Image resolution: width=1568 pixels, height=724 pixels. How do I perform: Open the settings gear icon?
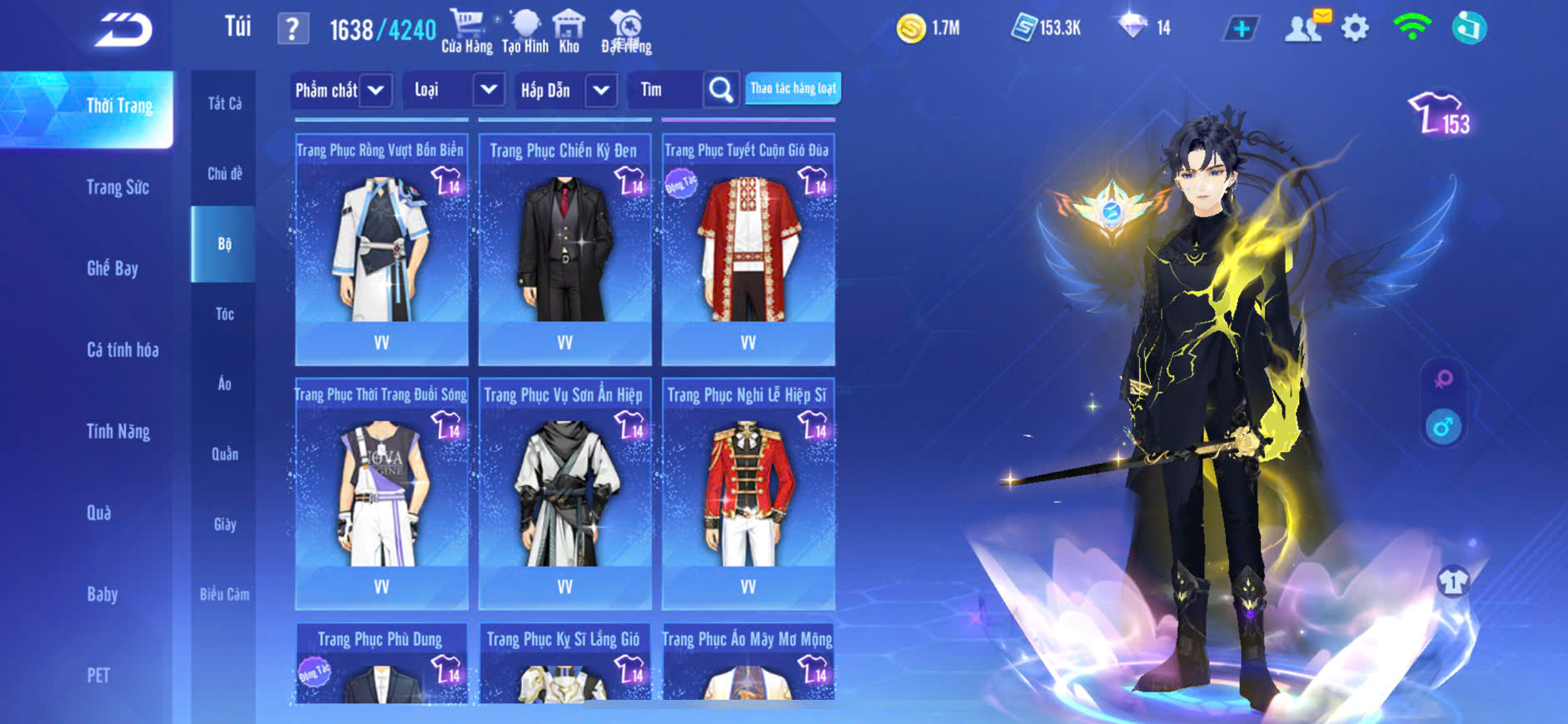click(1355, 29)
